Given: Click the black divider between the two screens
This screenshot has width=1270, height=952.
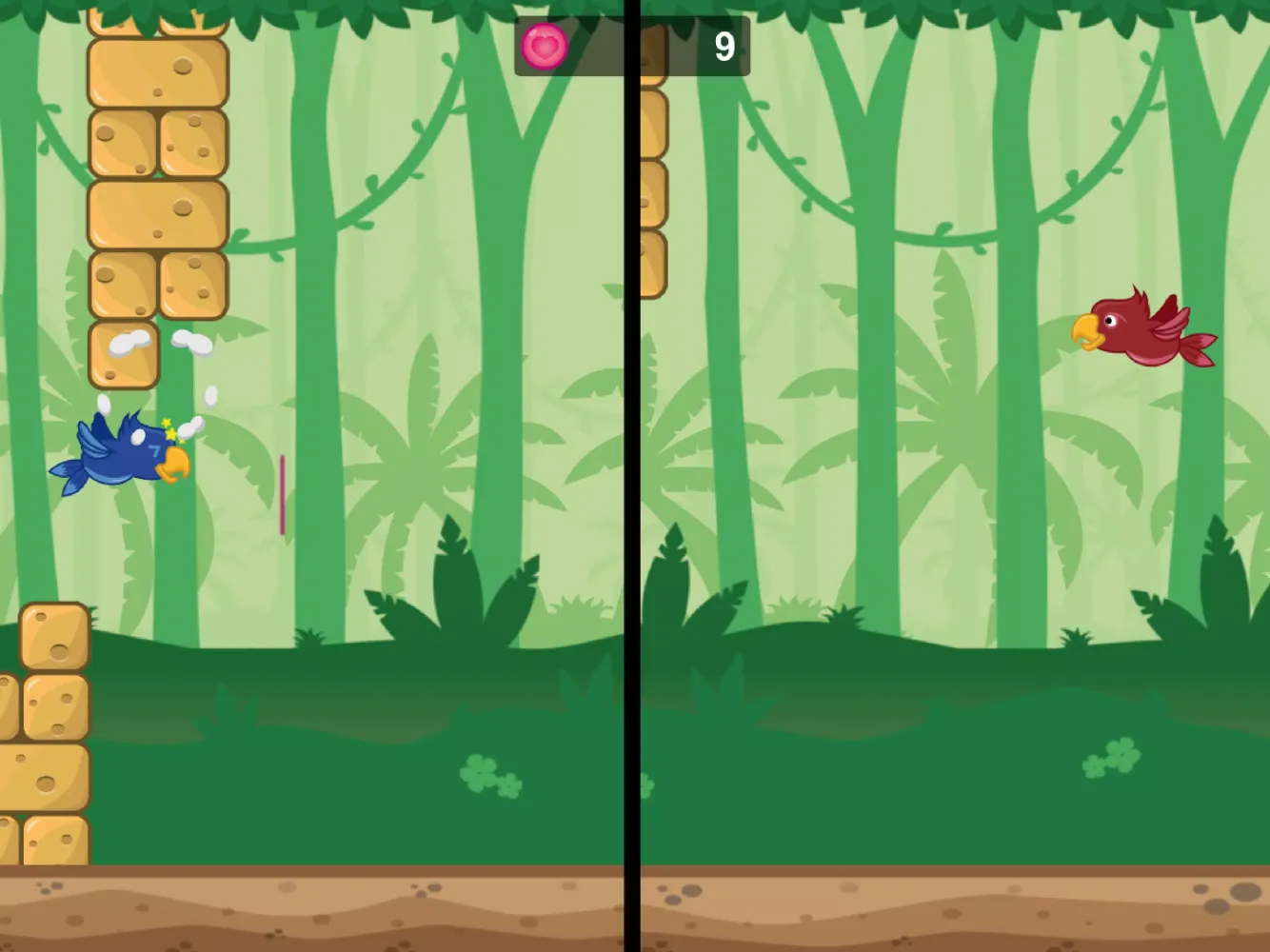Looking at the screenshot, I should pyautogui.click(x=634, y=476).
